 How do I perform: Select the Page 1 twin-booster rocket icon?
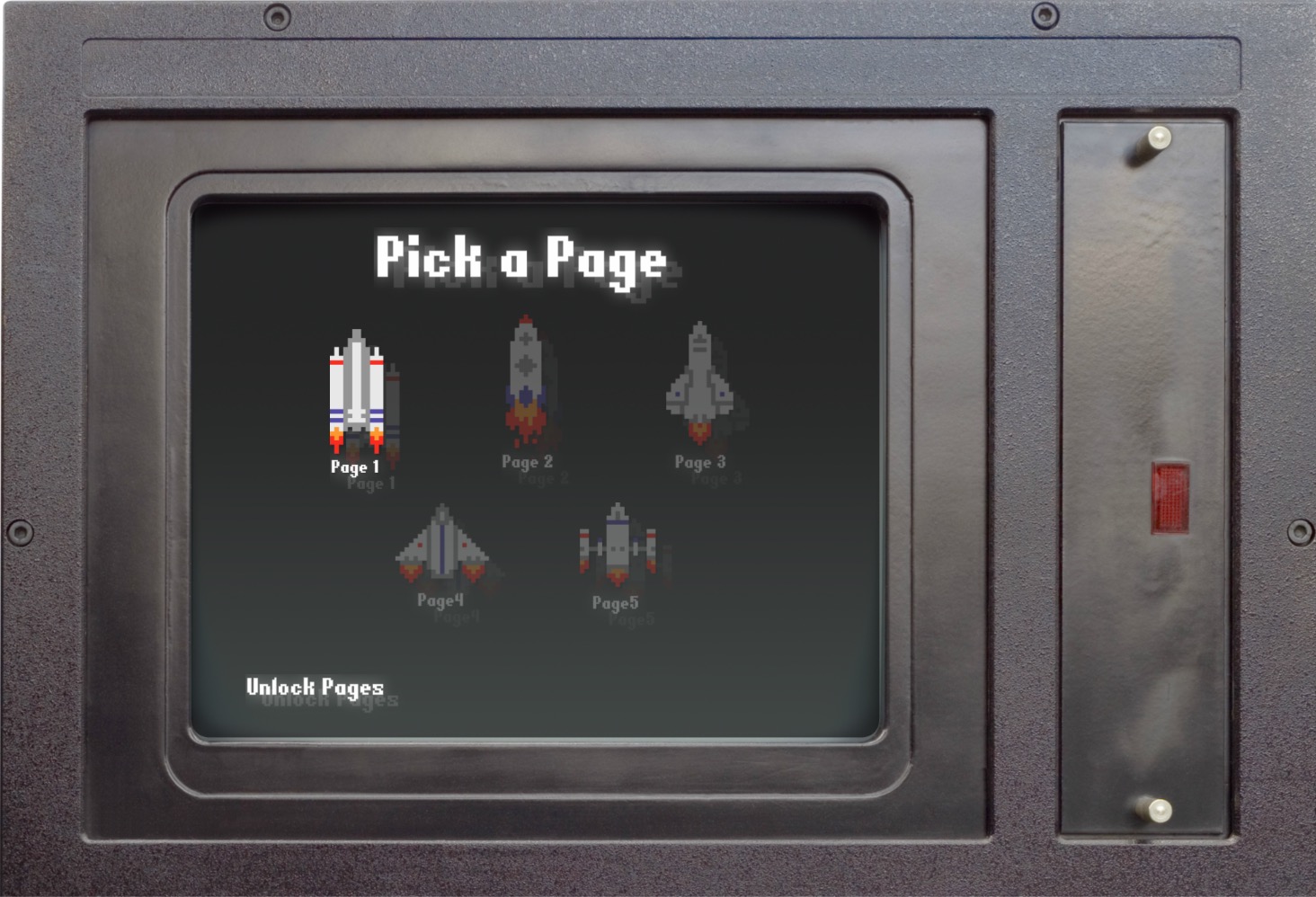tap(357, 391)
